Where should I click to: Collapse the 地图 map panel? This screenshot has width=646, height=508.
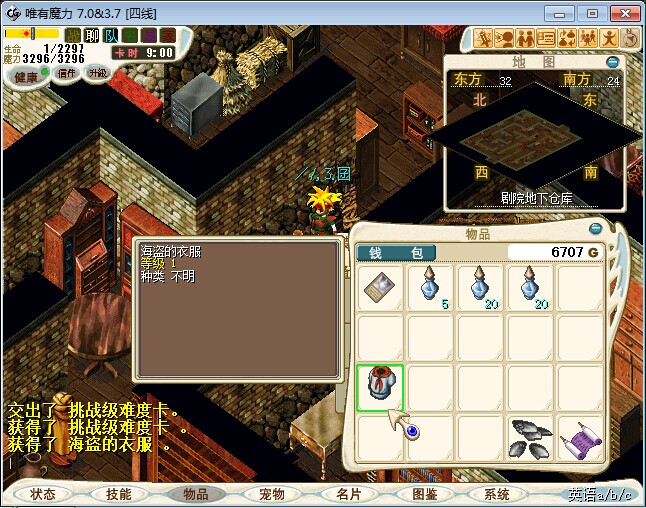coord(612,61)
